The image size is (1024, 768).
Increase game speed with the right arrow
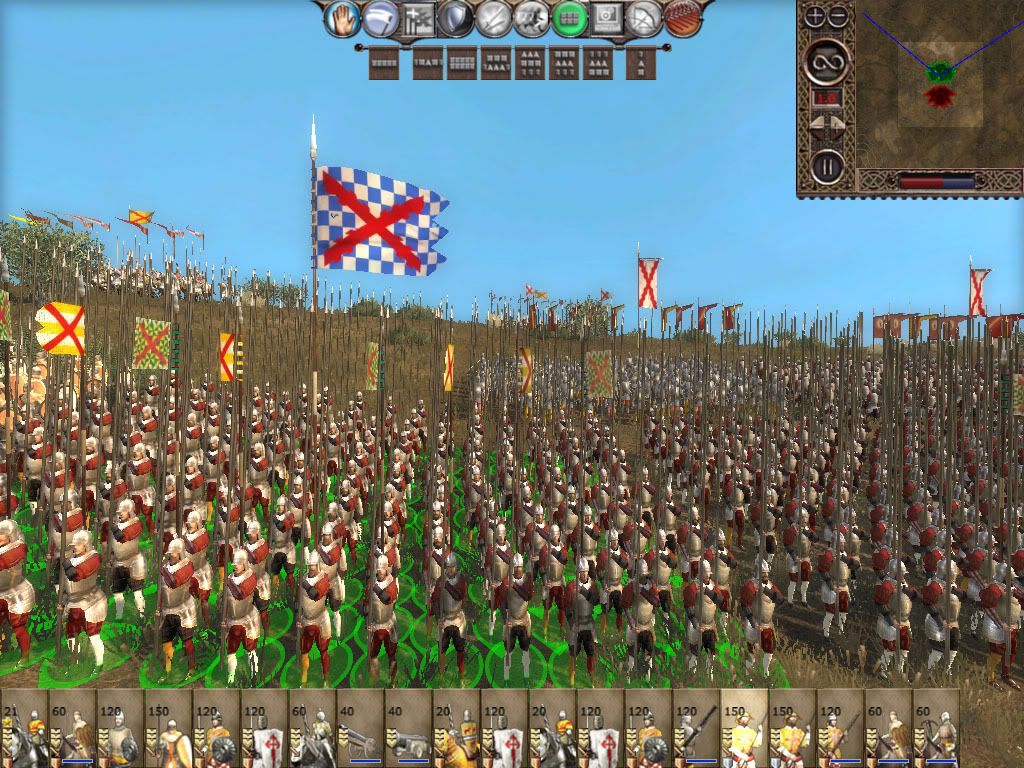(838, 127)
